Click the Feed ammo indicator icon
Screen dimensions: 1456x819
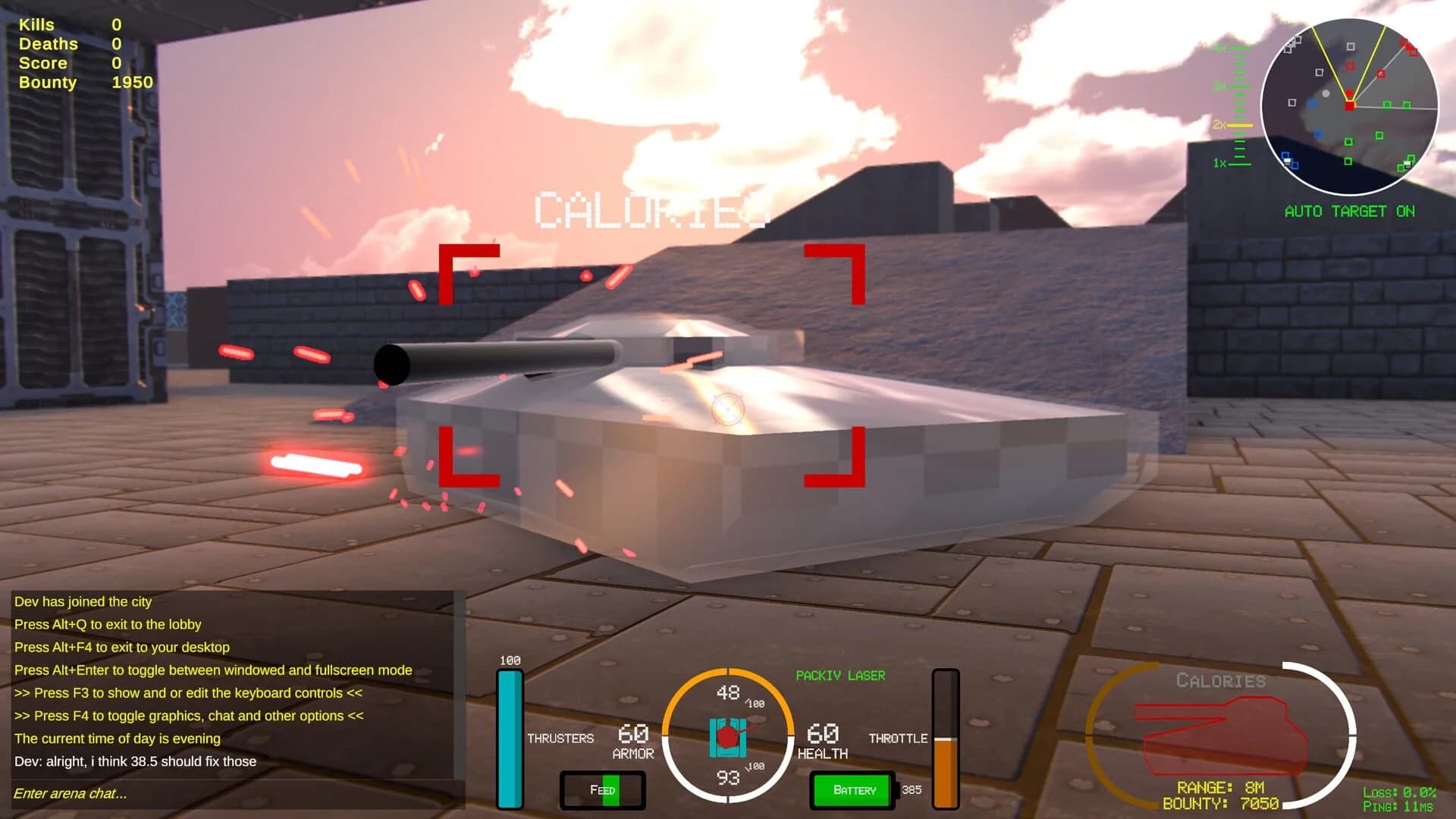pos(602,789)
